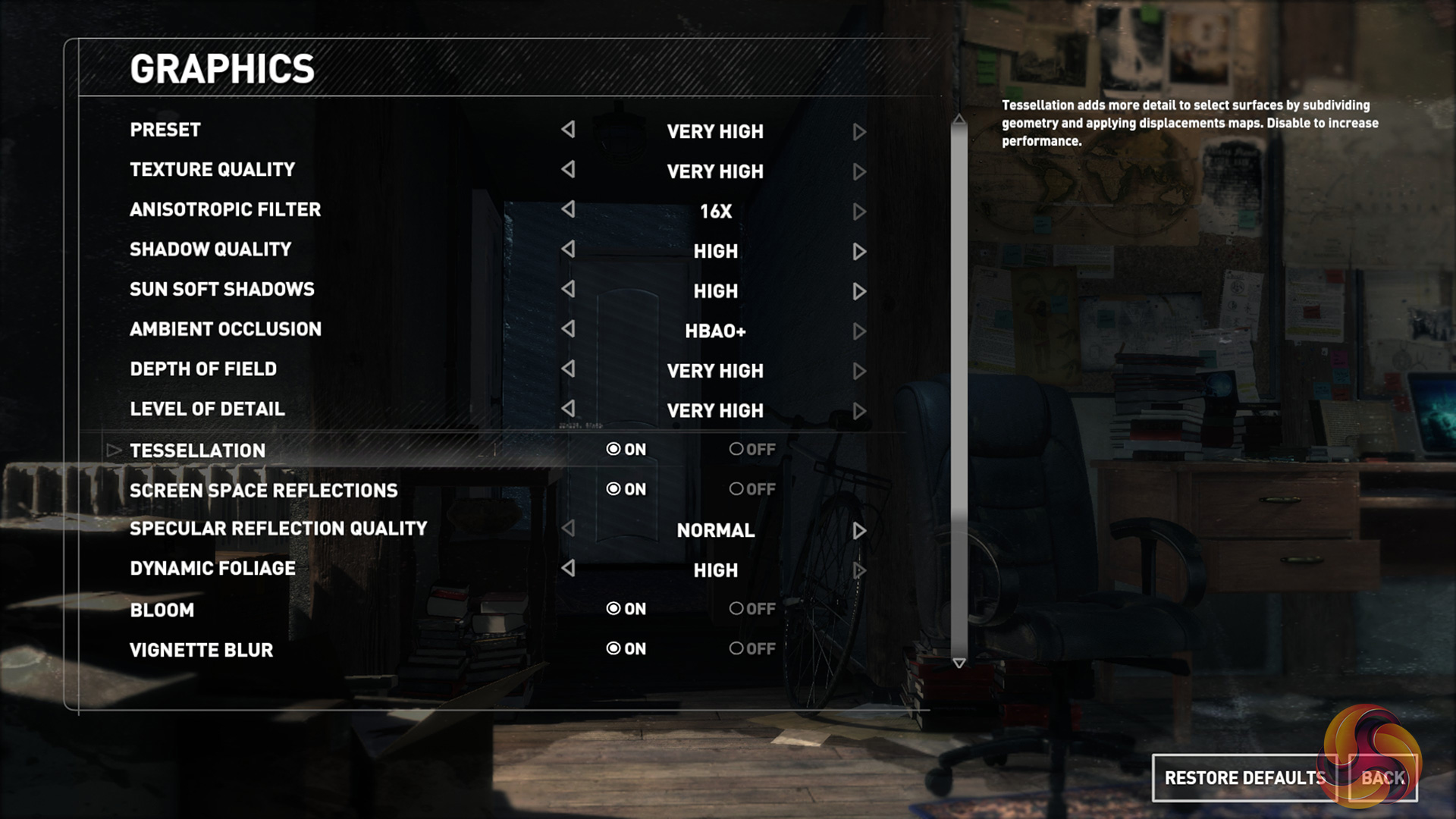Decrease Level of Detail with left arrow
This screenshot has width=1456, height=819.
click(x=568, y=409)
